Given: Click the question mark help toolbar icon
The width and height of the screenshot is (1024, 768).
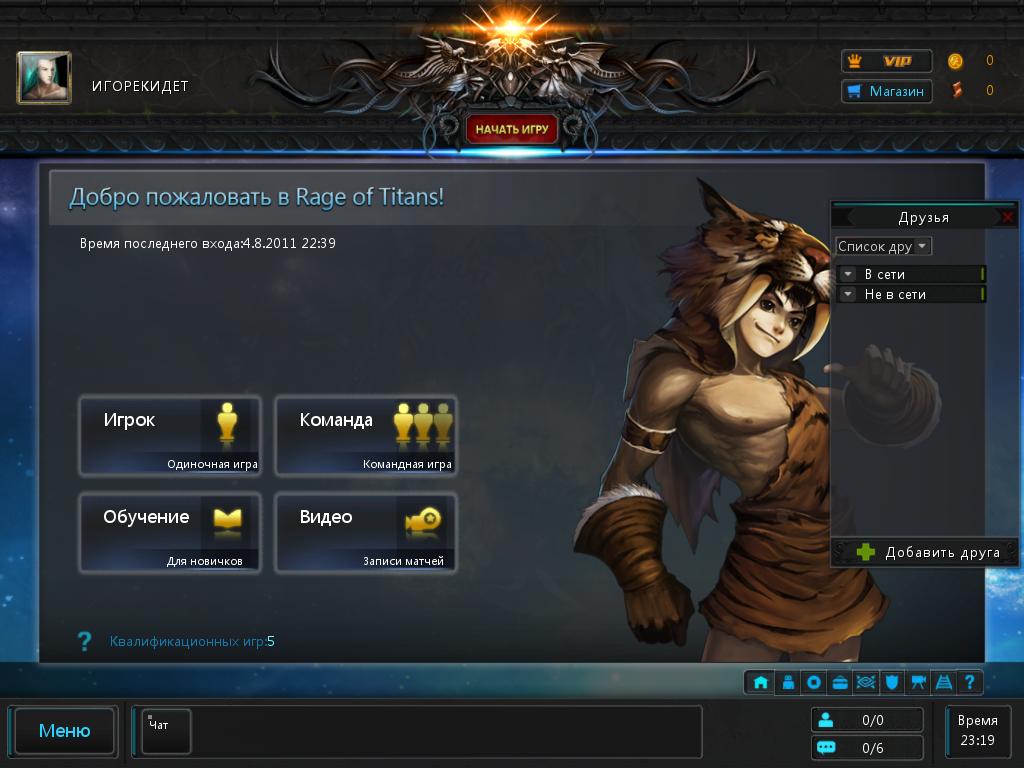Looking at the screenshot, I should pyautogui.click(x=969, y=683).
